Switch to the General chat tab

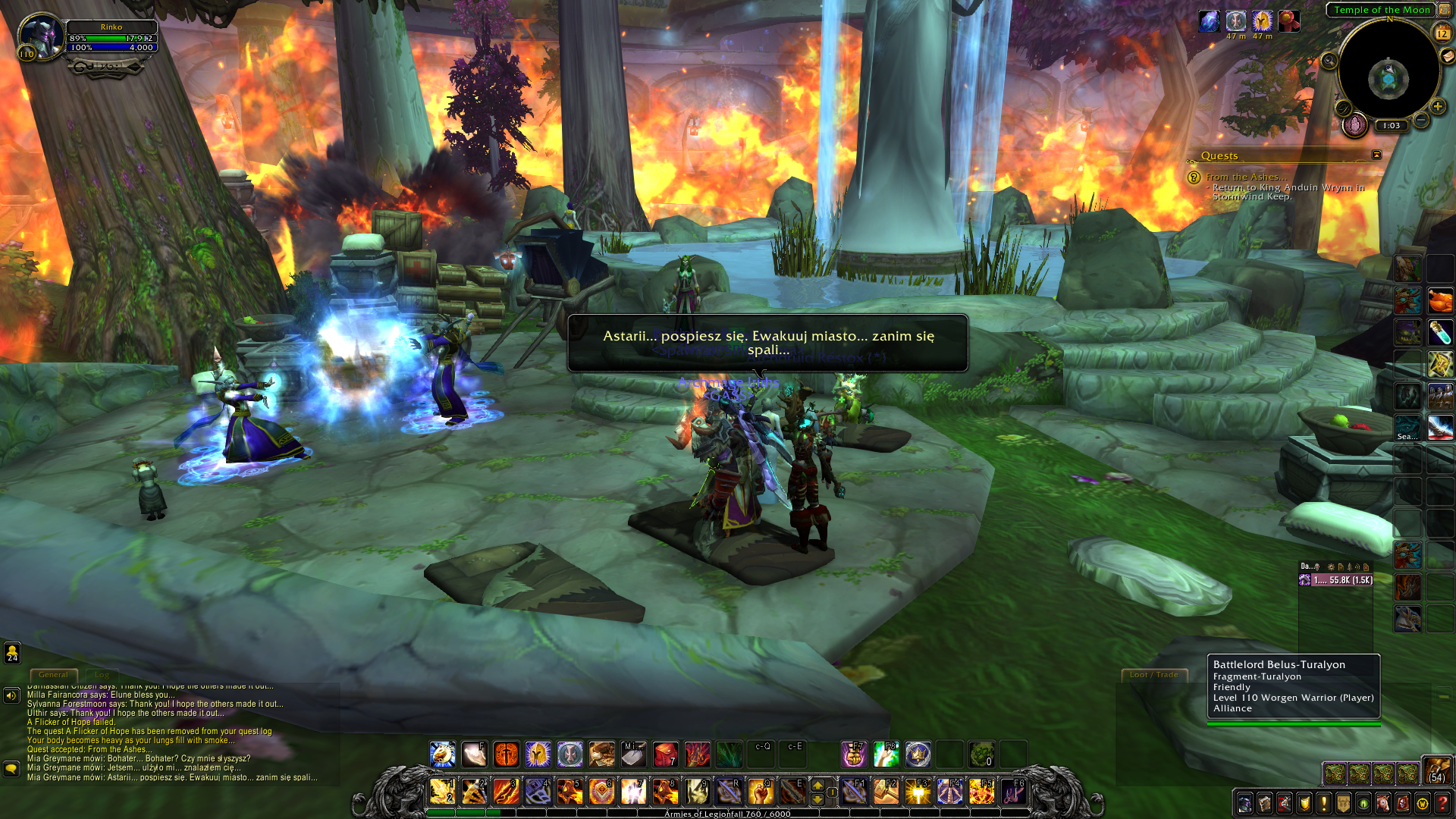coord(53,674)
